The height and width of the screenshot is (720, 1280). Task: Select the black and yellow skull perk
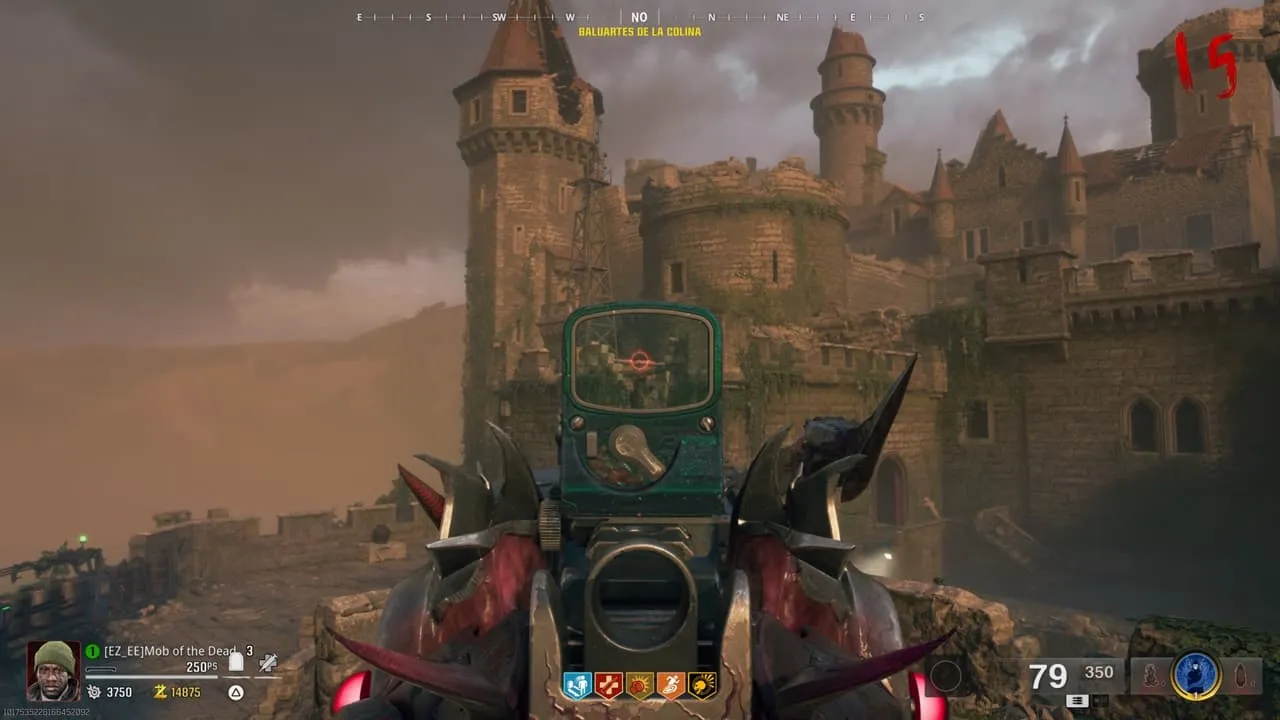(x=702, y=685)
